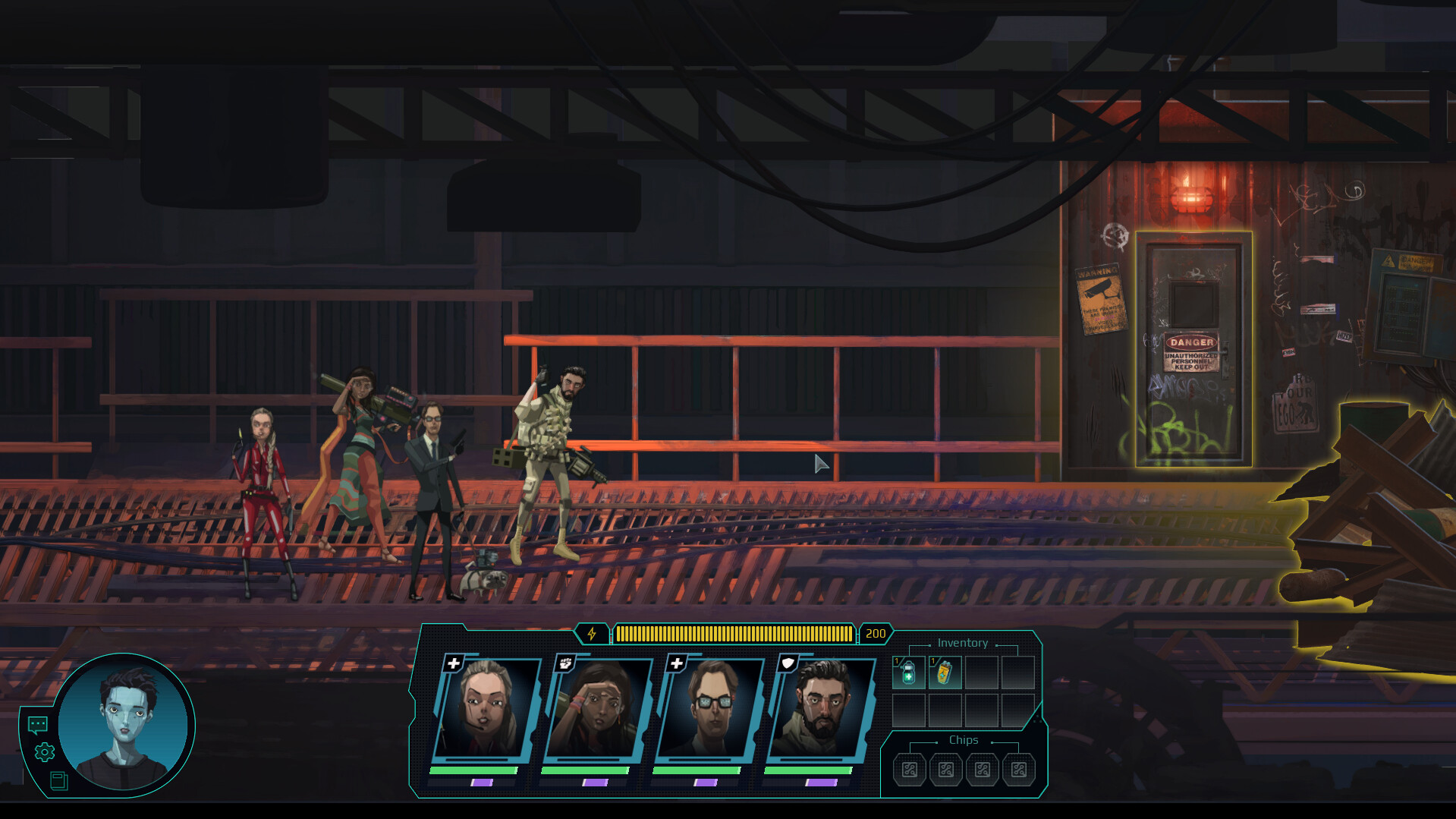Click the first empty slot under Chips
The width and height of the screenshot is (1456, 819).
click(x=908, y=769)
